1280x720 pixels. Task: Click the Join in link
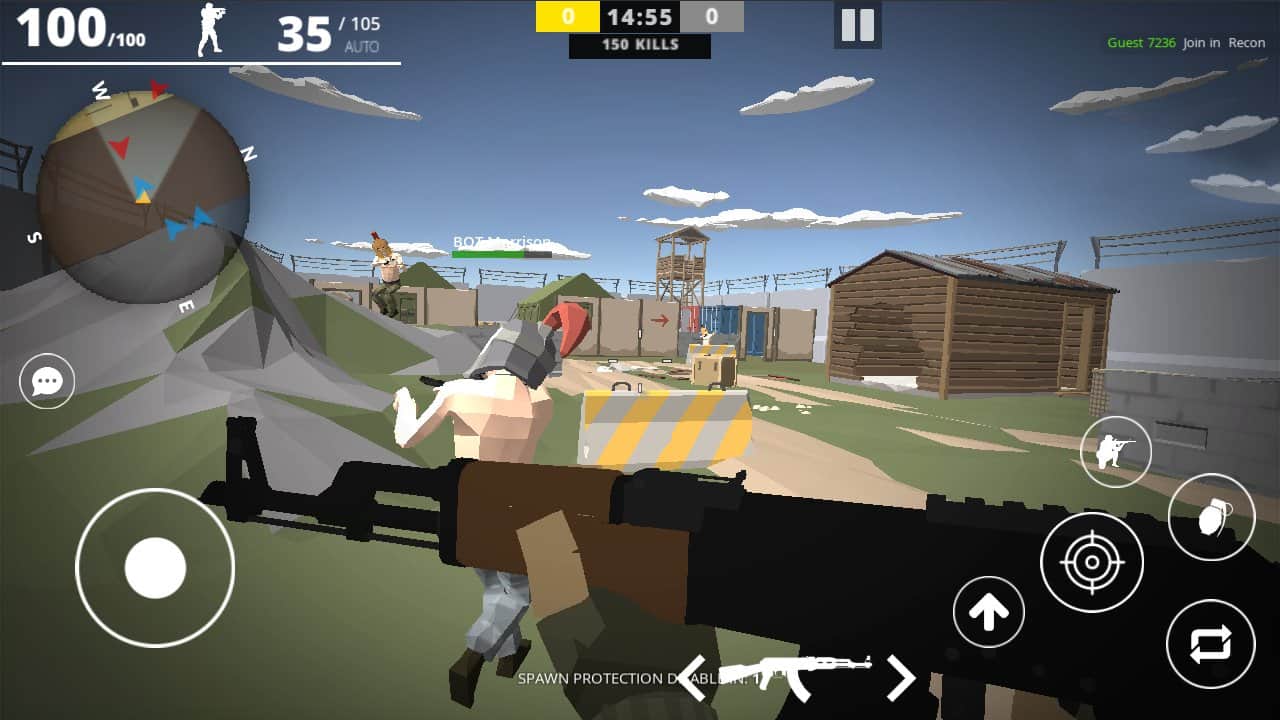[1202, 43]
